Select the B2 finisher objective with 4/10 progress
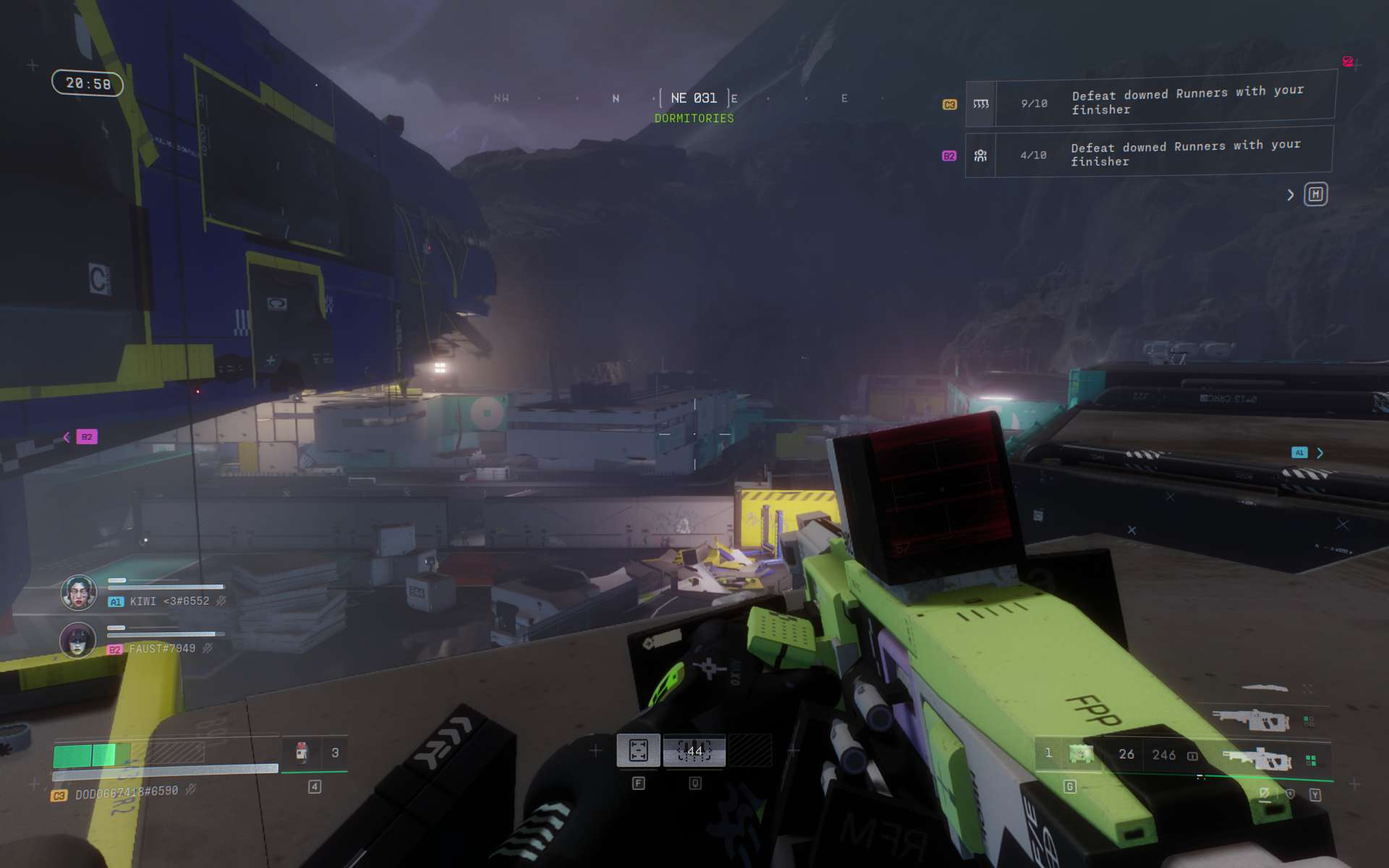 (x=1149, y=153)
